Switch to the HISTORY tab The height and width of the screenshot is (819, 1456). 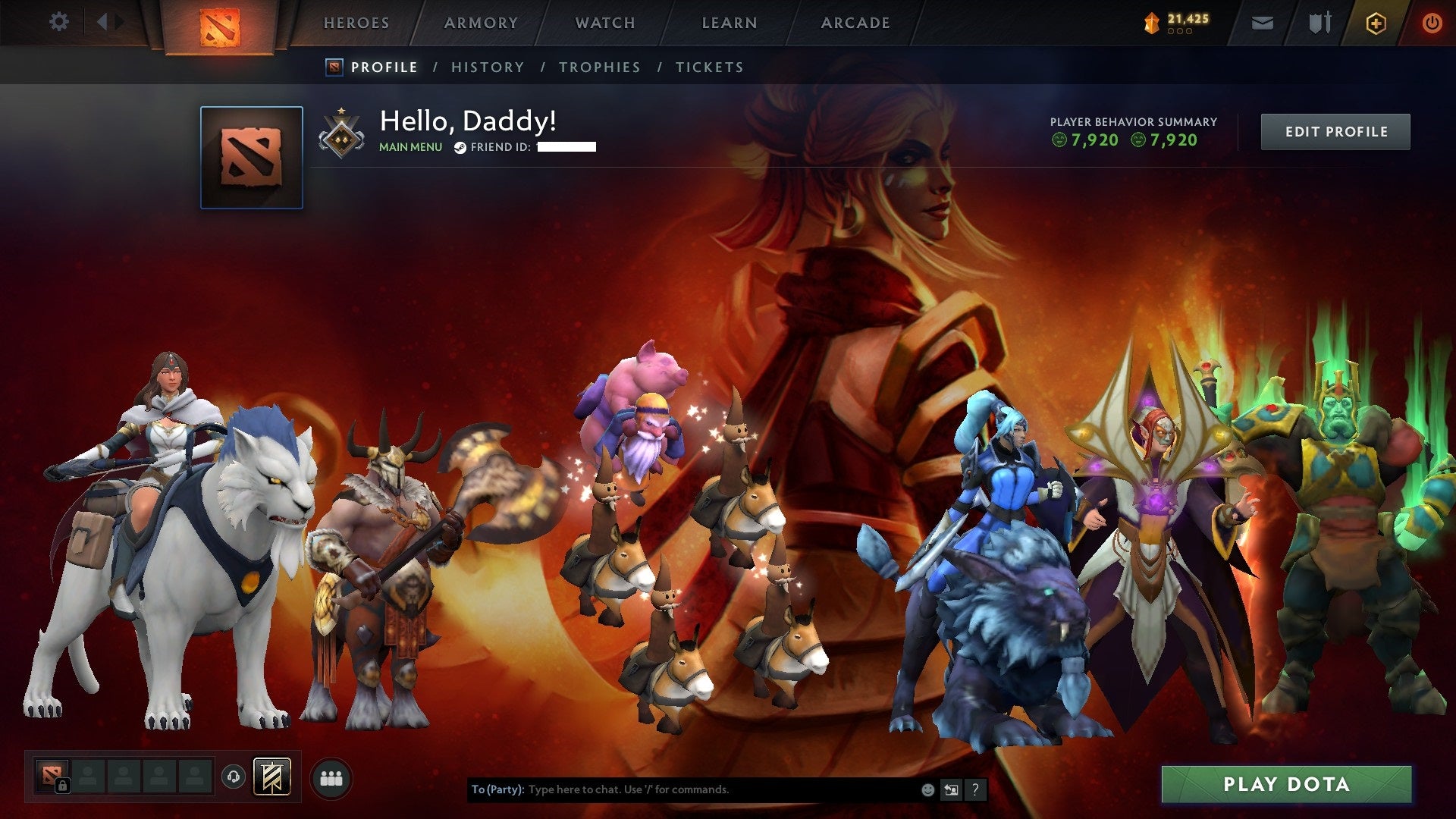(x=487, y=67)
